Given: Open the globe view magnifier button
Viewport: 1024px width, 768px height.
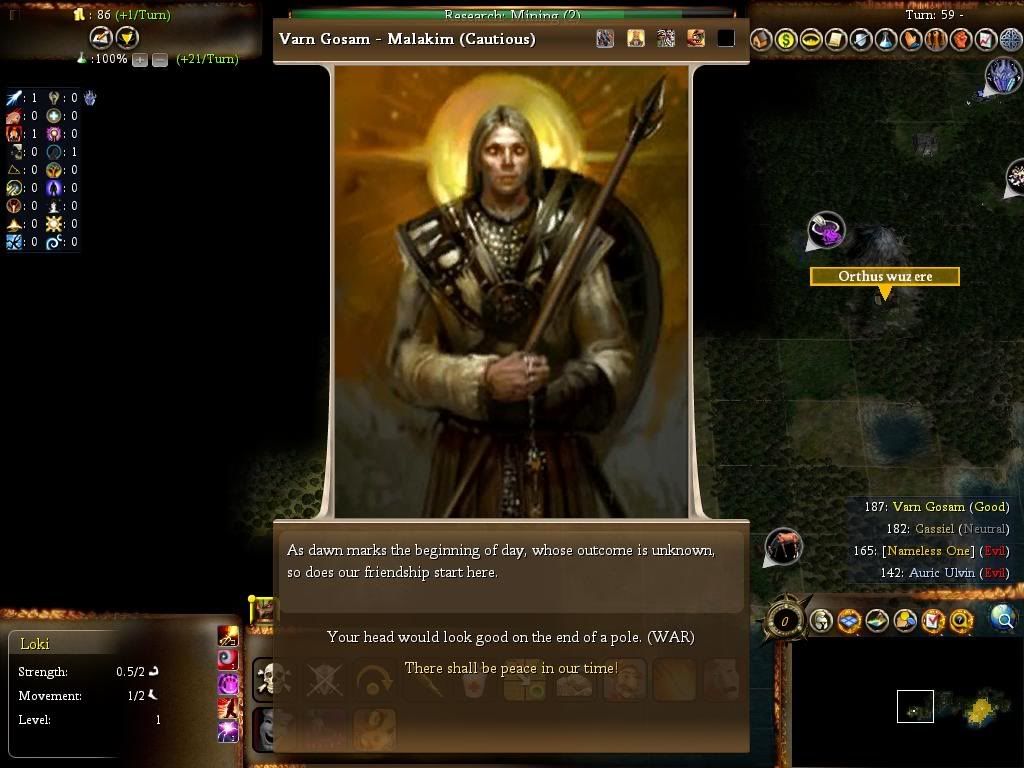Looking at the screenshot, I should [x=1003, y=620].
